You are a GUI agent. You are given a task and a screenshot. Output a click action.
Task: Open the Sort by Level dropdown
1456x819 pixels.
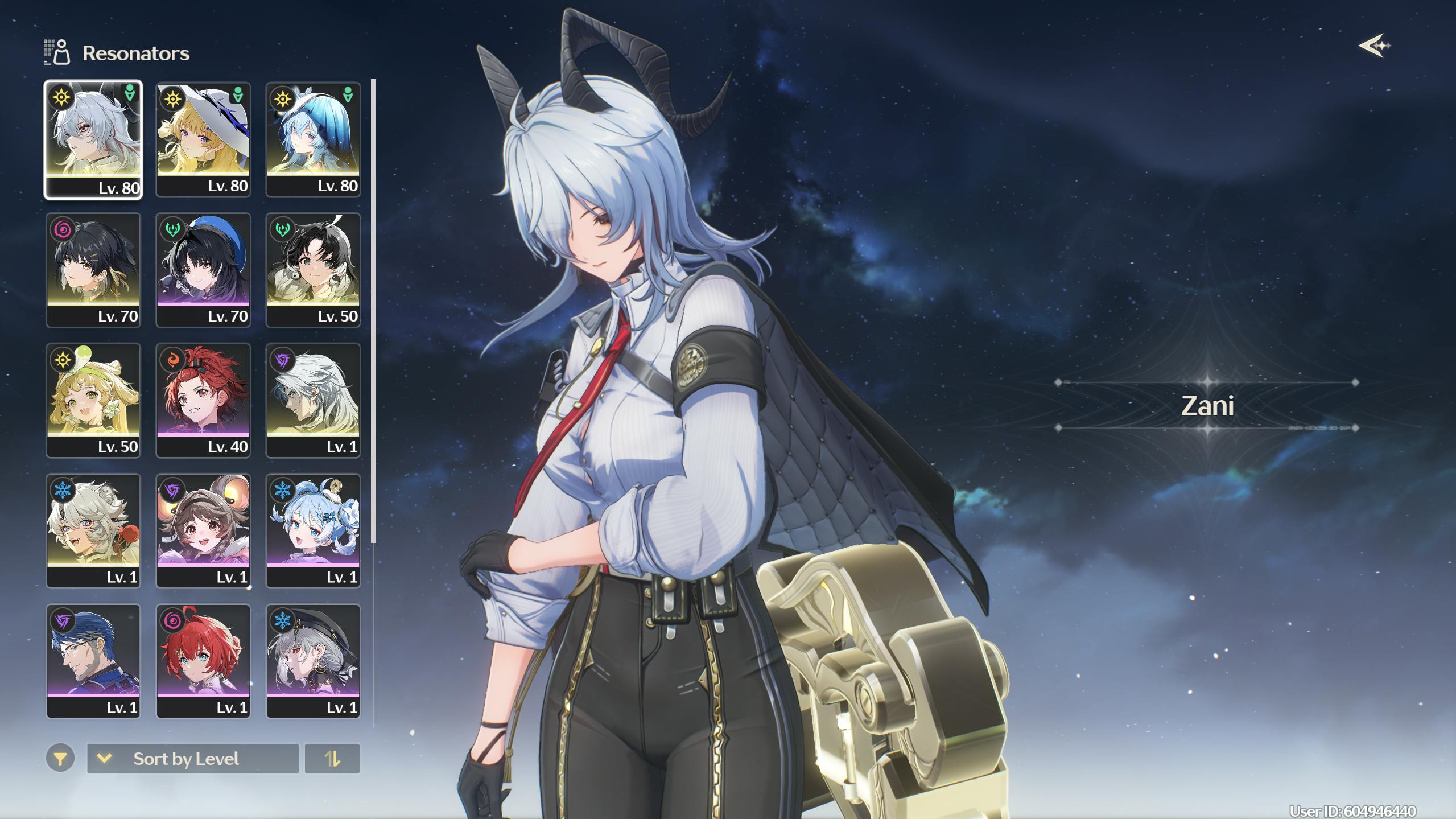pos(192,759)
